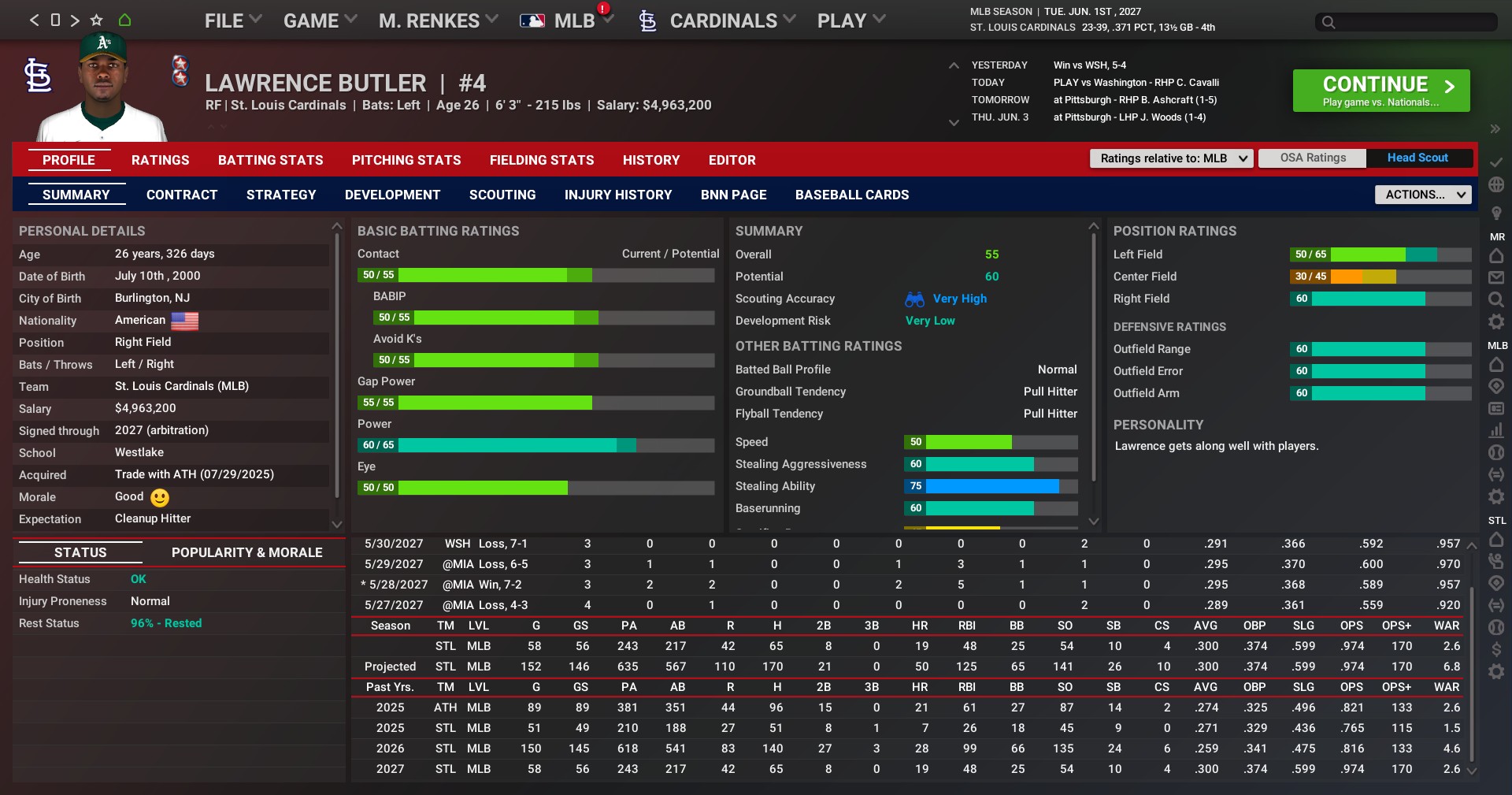Select the CONTRACT sub-tab

[182, 195]
